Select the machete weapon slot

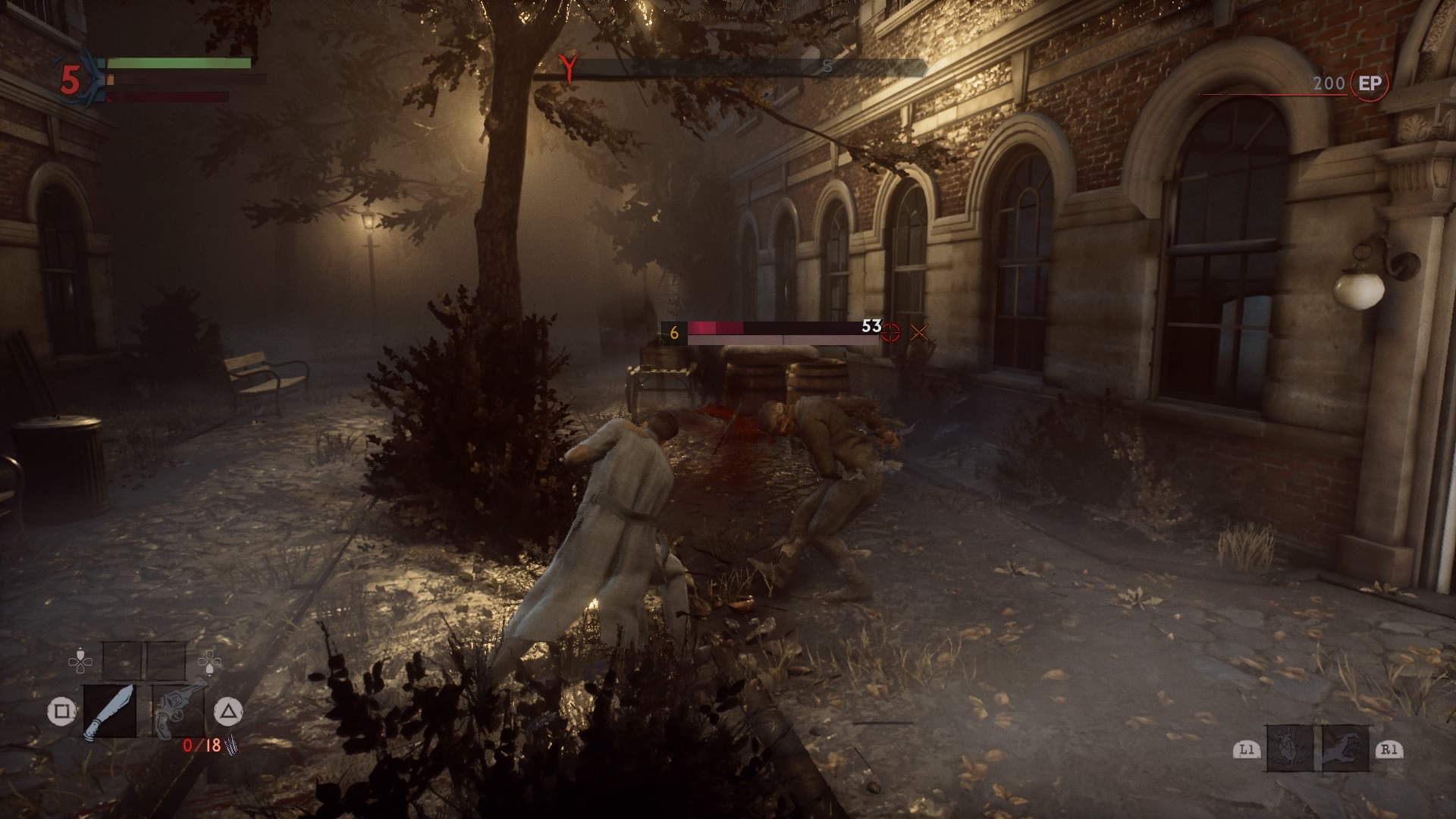click(109, 711)
